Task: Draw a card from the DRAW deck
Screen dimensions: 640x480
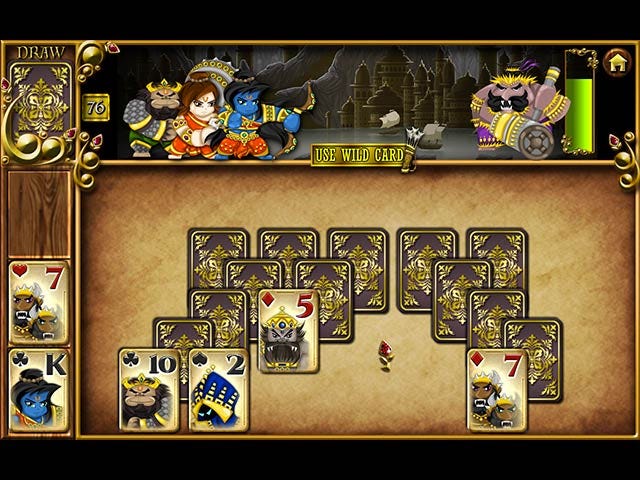Action: tap(40, 100)
